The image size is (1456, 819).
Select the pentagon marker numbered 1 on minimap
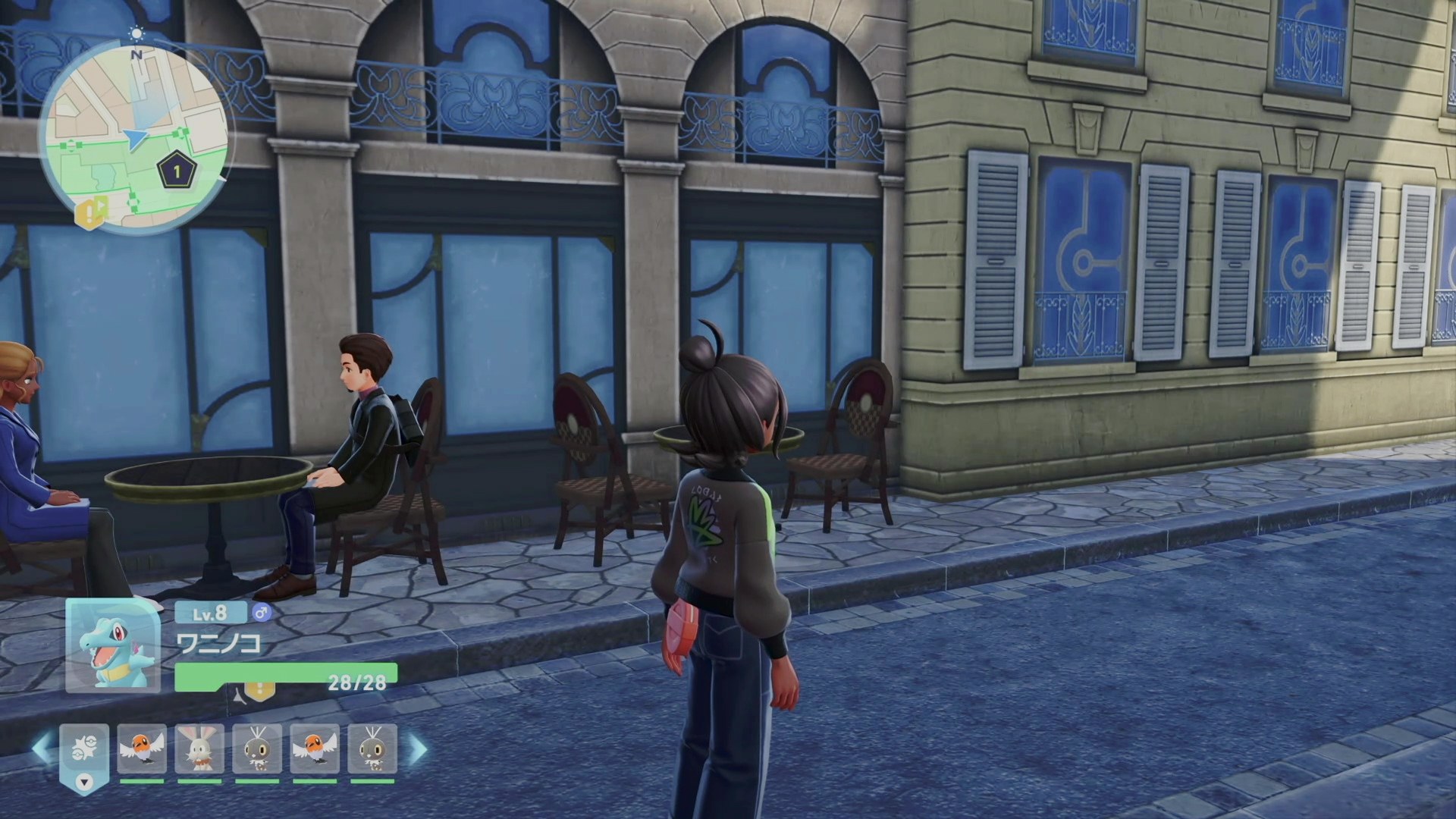(177, 171)
